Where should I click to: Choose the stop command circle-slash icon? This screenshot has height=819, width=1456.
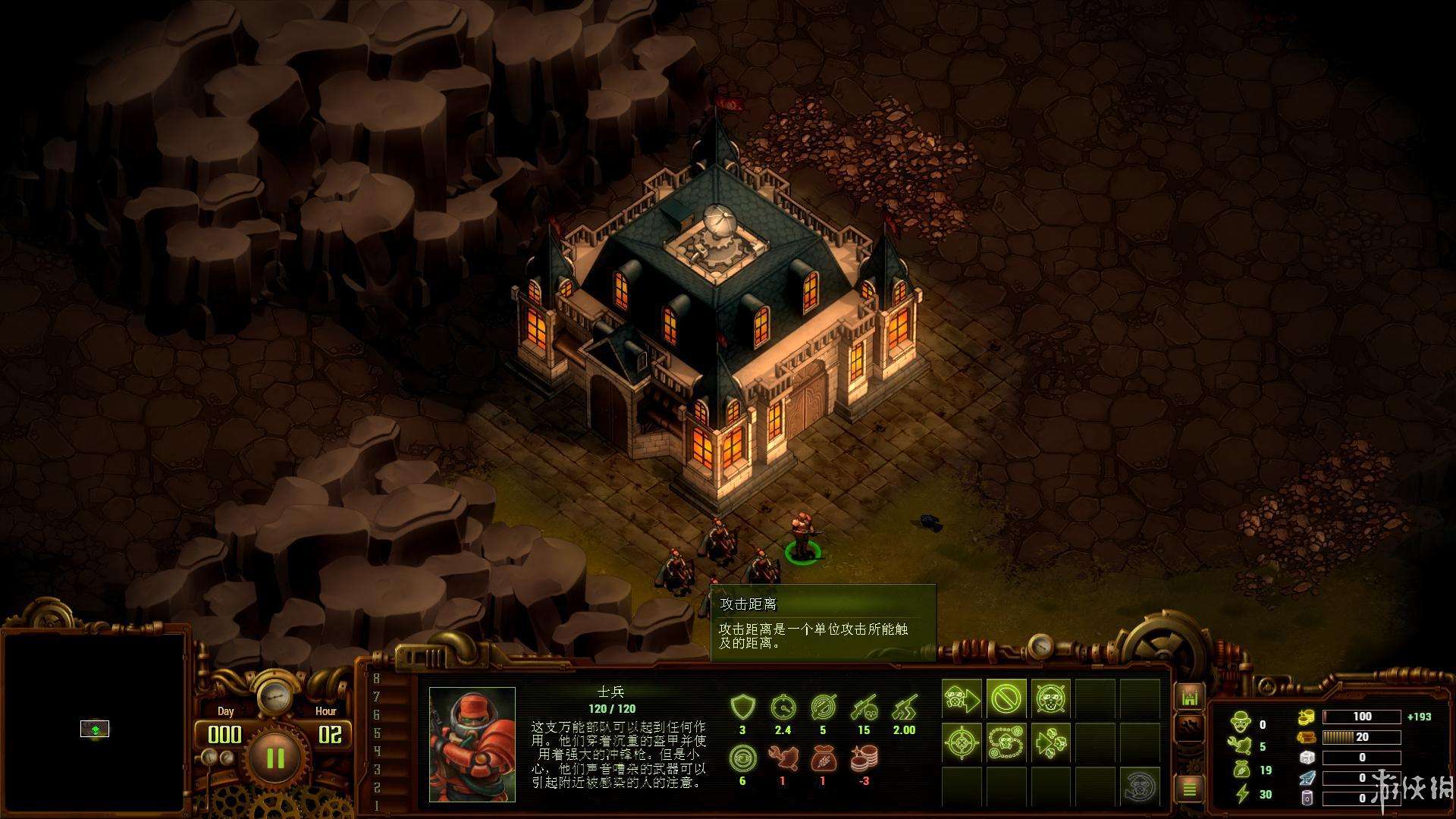(1006, 698)
